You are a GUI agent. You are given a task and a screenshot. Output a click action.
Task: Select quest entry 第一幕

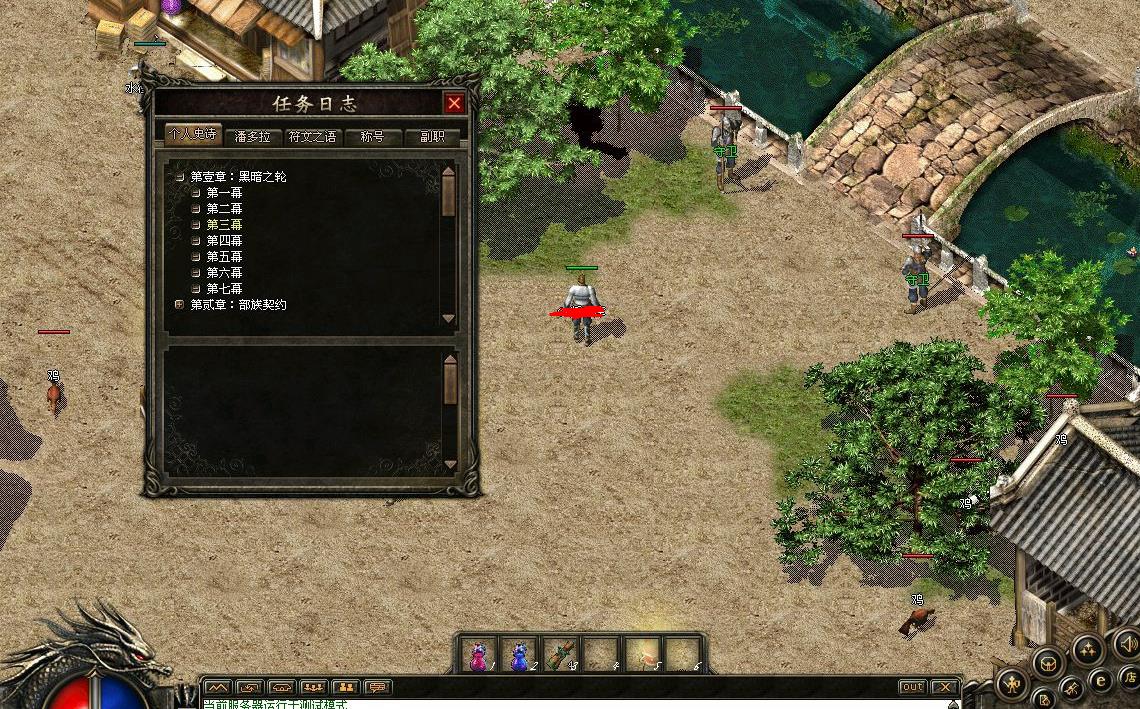[x=224, y=193]
